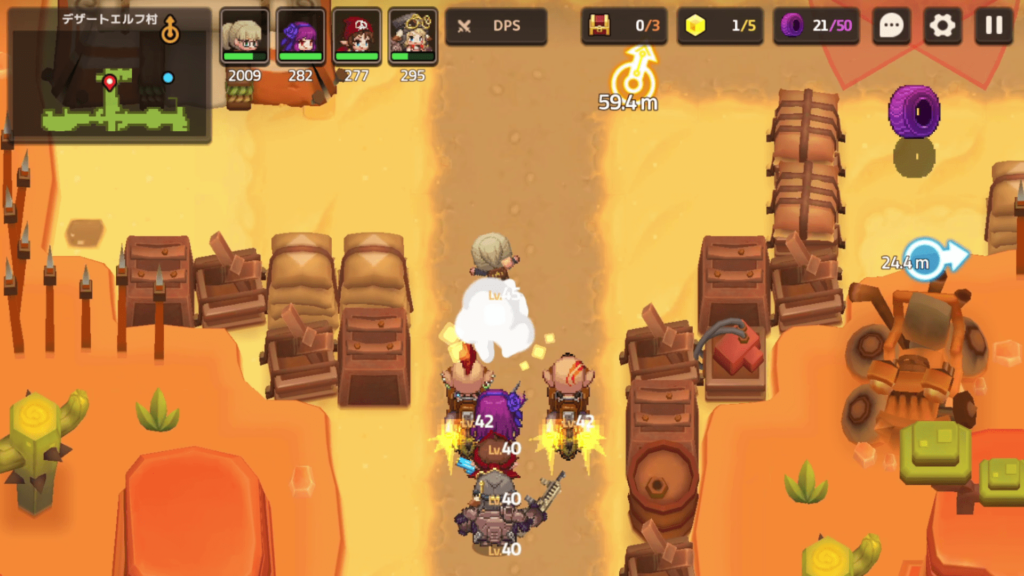Select the goggles hero portrait with 295 HP
Screen dimensions: 1024x576
(412, 37)
